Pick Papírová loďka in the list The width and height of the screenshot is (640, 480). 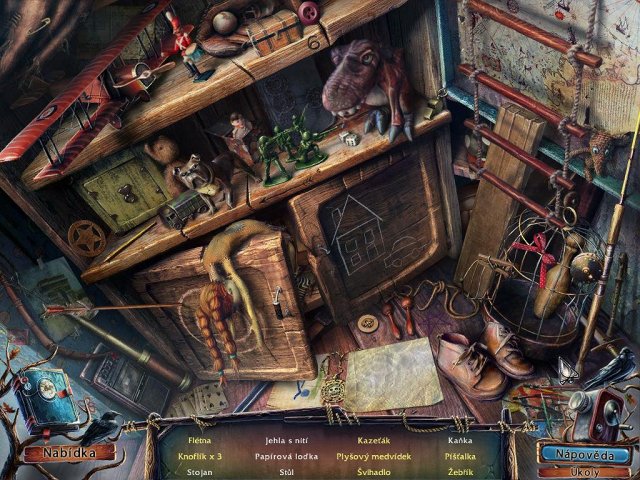point(285,455)
